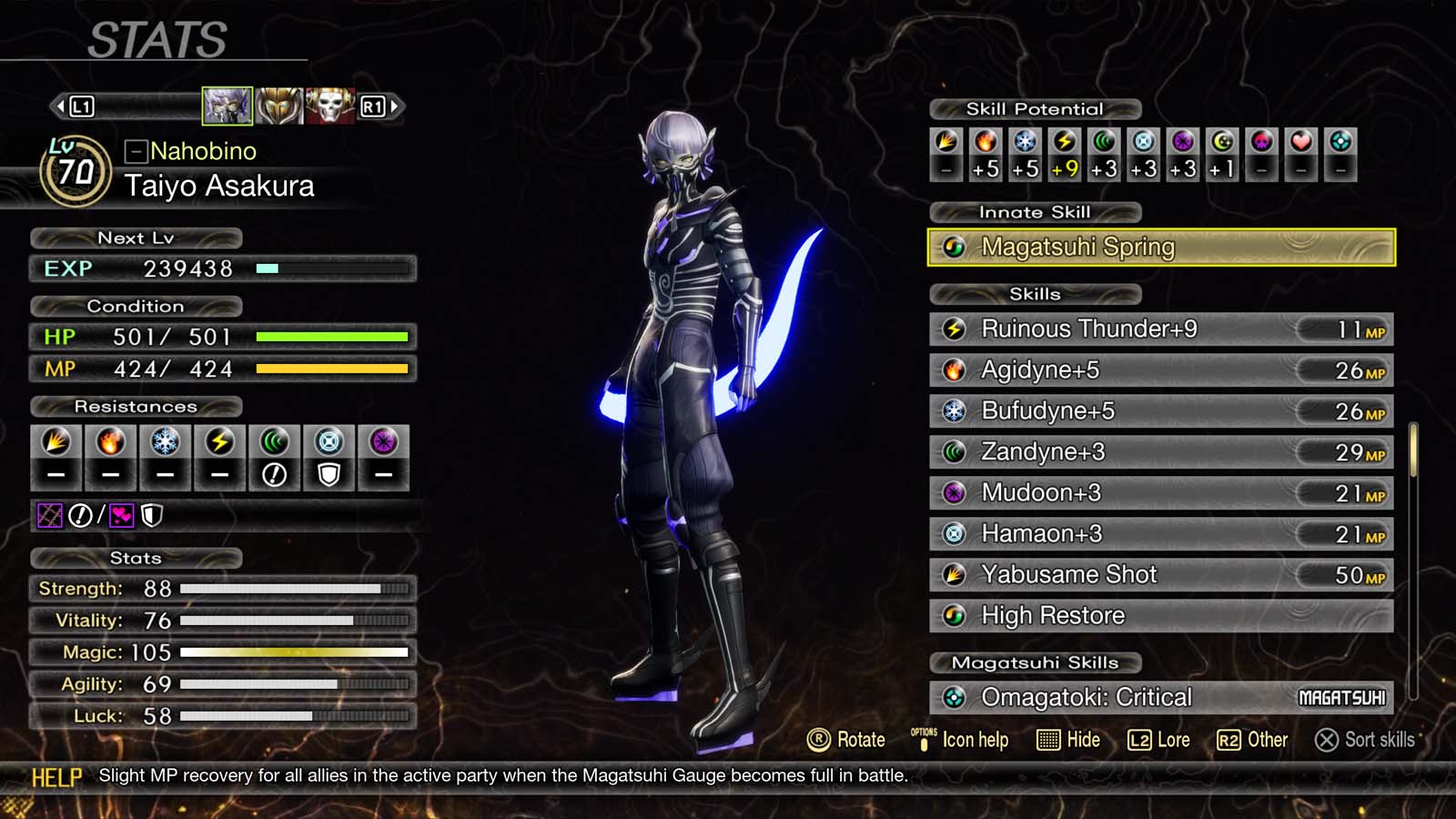
Task: Select the Physical icon next to Yabusame Shot
Action: pyautogui.click(x=954, y=574)
